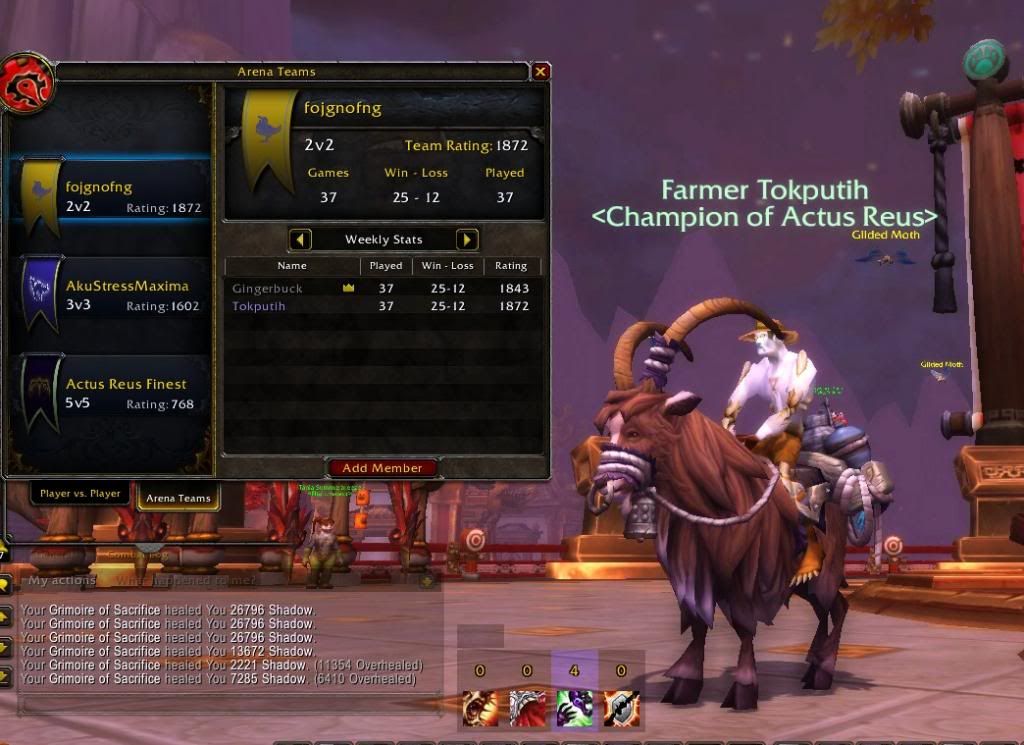Click the Add Member button

tap(382, 468)
